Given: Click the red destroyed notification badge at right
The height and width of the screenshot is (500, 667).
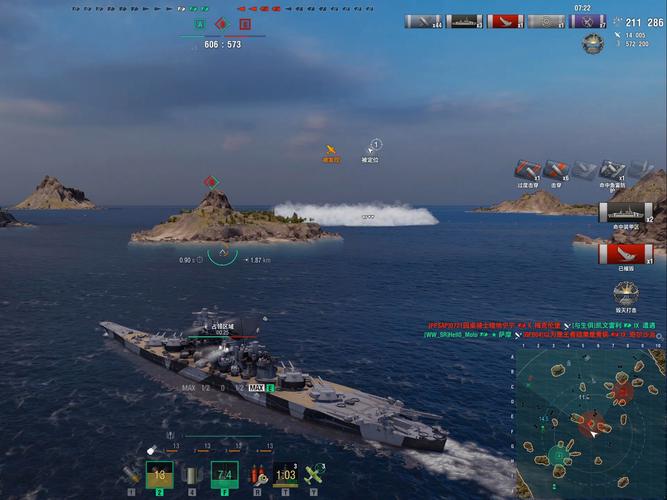Looking at the screenshot, I should click(617, 253).
